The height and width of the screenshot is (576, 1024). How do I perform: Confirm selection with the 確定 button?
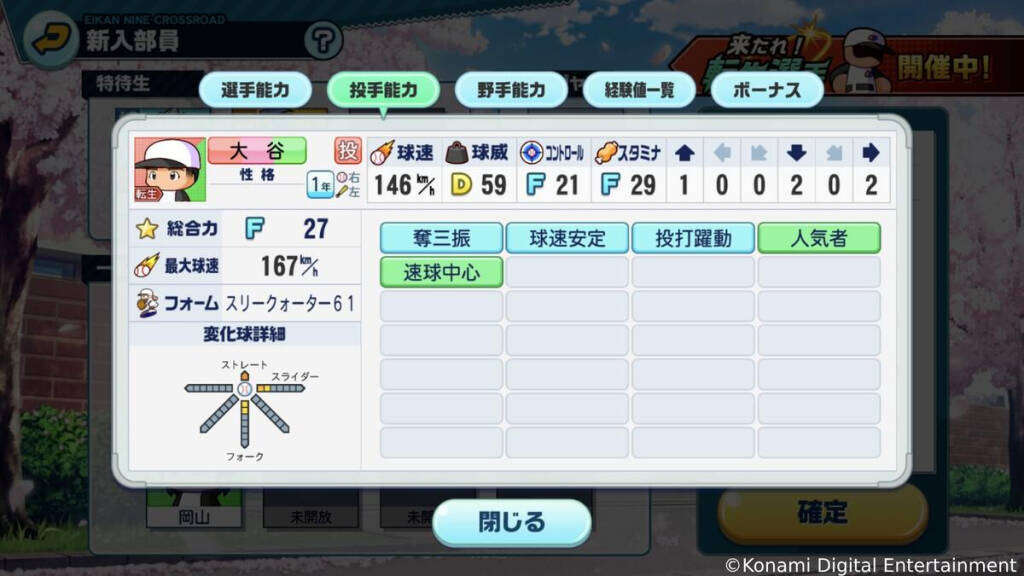coord(822,514)
